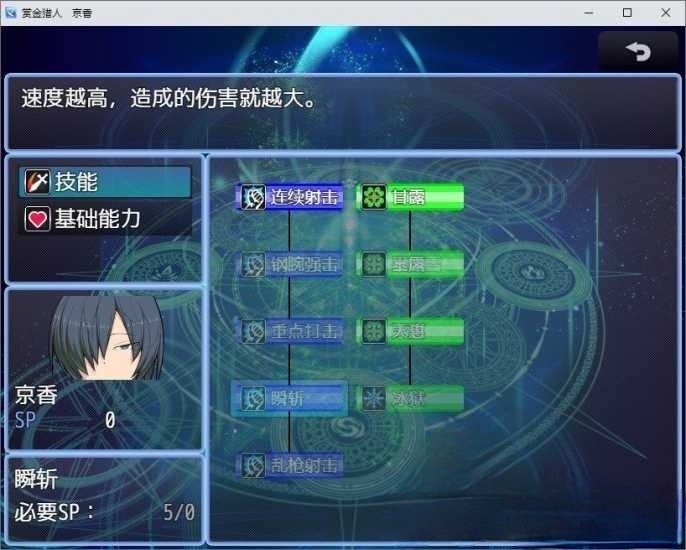The image size is (686, 550).
Task: Select the 钢腕强击 skill node
Action: (x=291, y=264)
